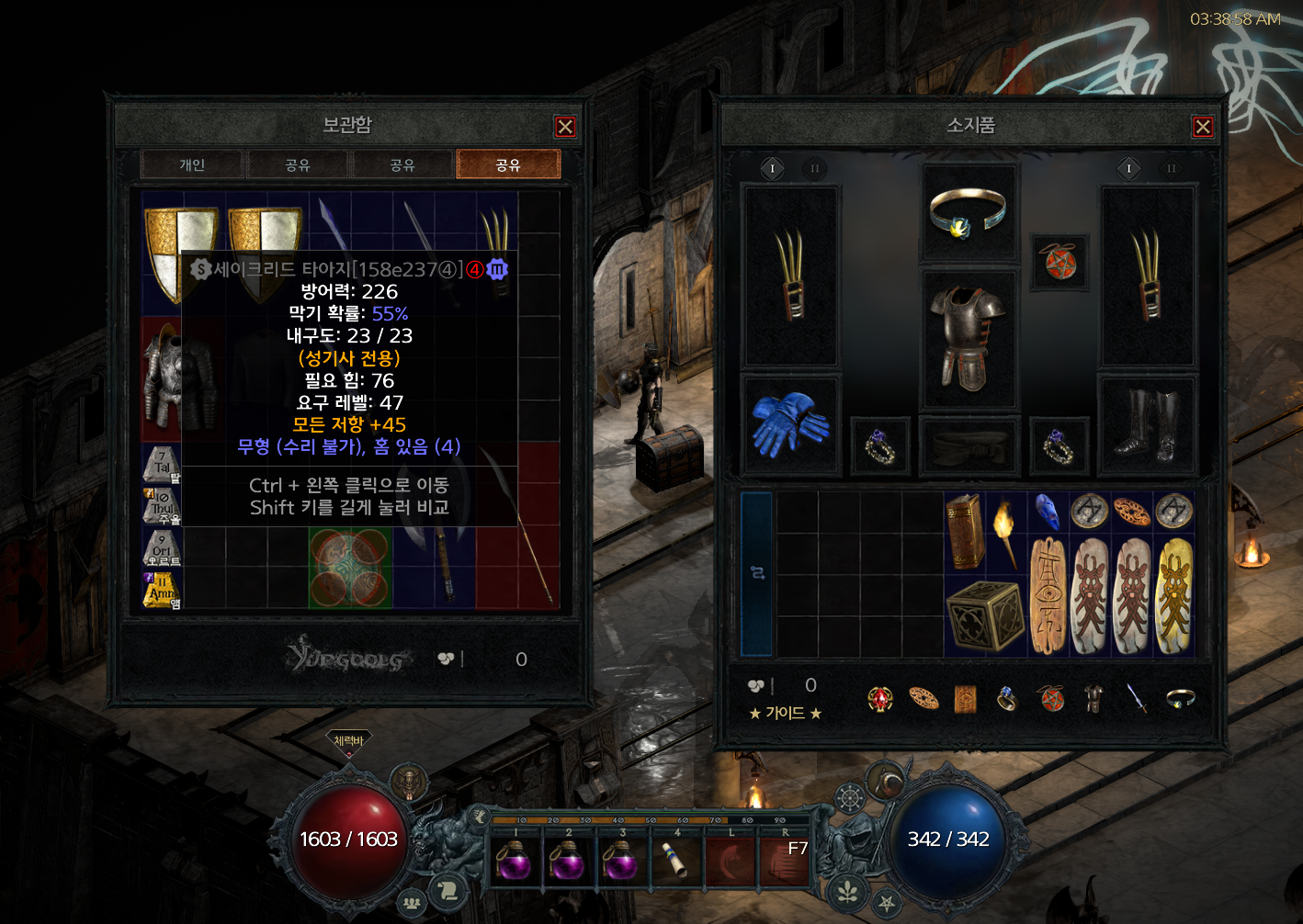
Task: Switch to the 개인 personal stash tab
Action: (x=192, y=165)
